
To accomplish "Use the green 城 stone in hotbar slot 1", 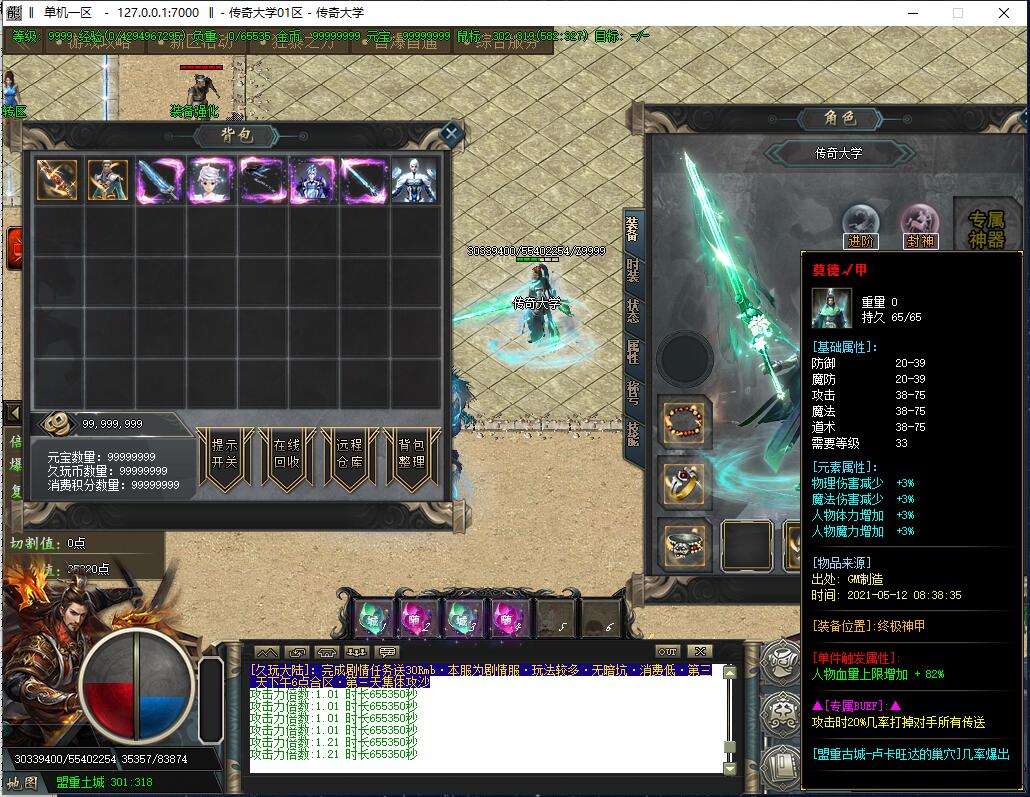I will [x=373, y=615].
